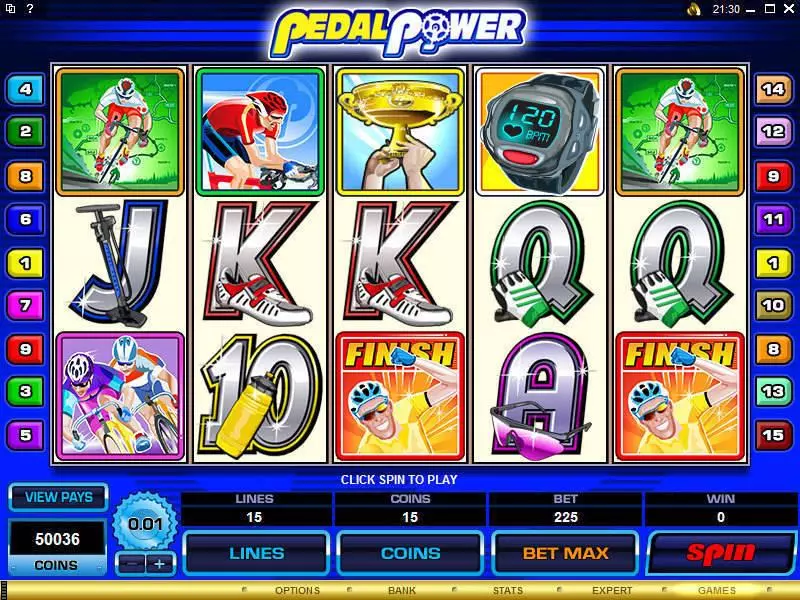Select the LINES button

(256, 552)
